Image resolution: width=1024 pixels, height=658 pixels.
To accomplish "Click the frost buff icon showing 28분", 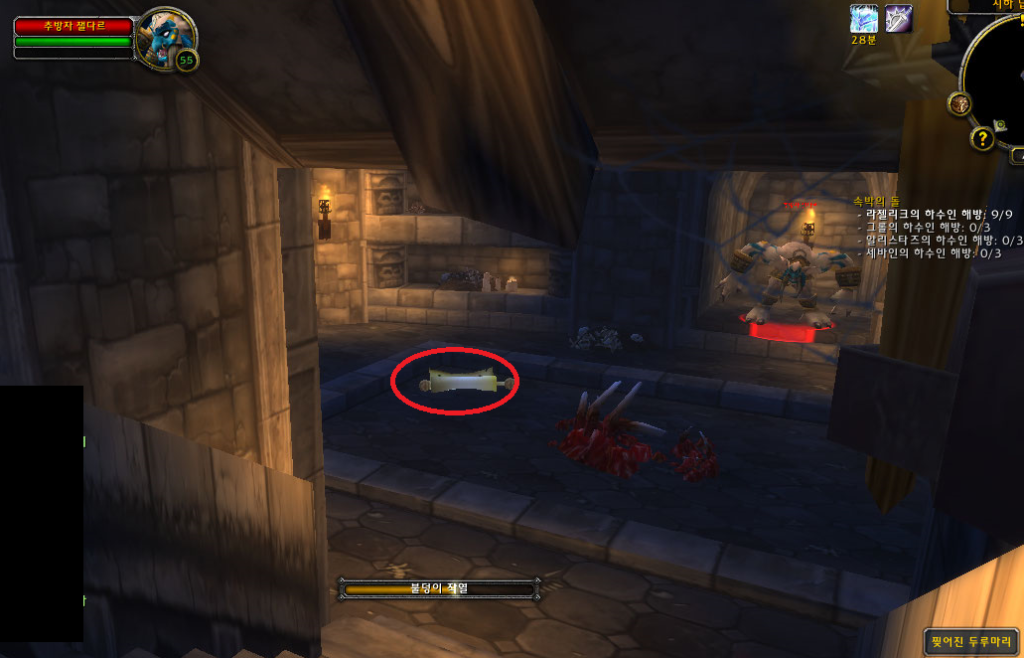I will [x=863, y=18].
